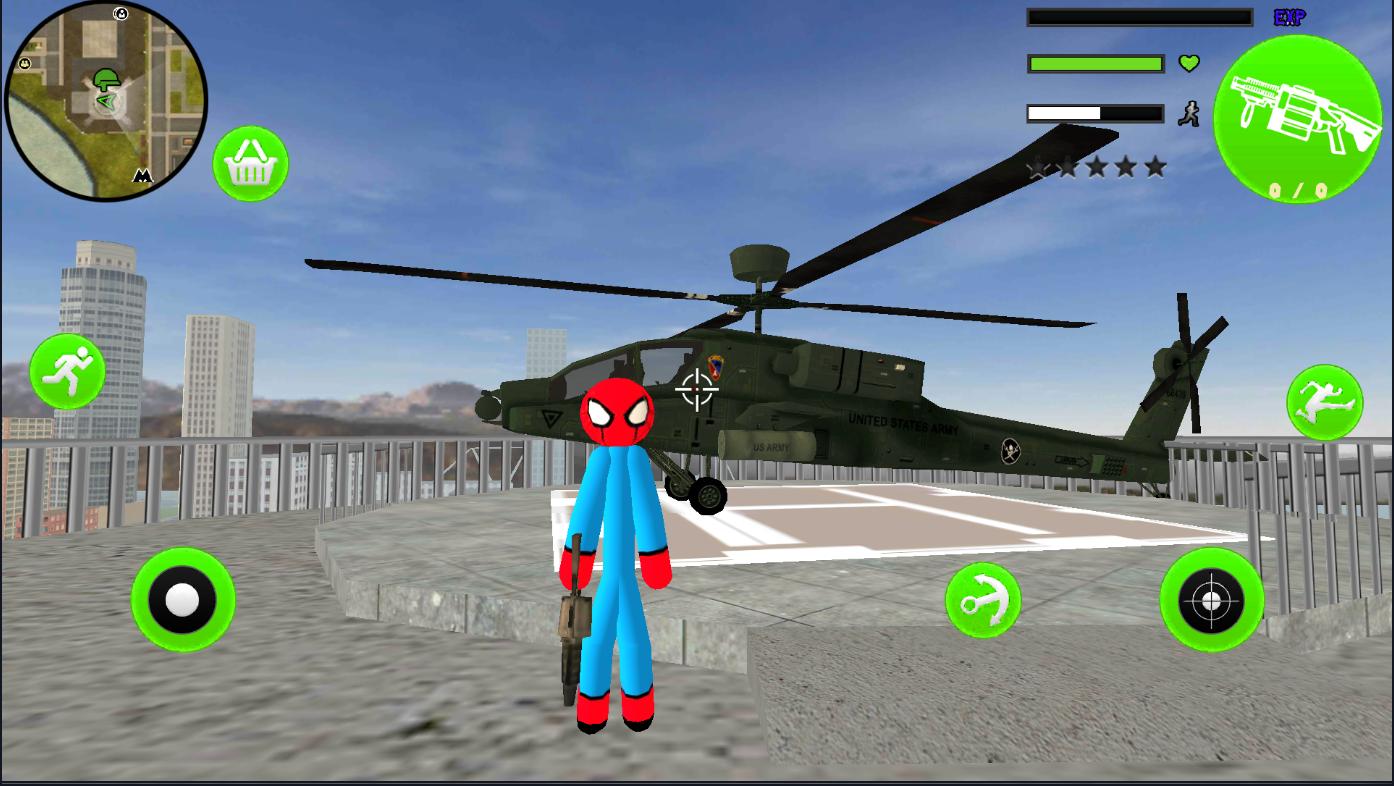Tap the green health progress bar
Screen dimensions: 1394x786
(x=1095, y=63)
